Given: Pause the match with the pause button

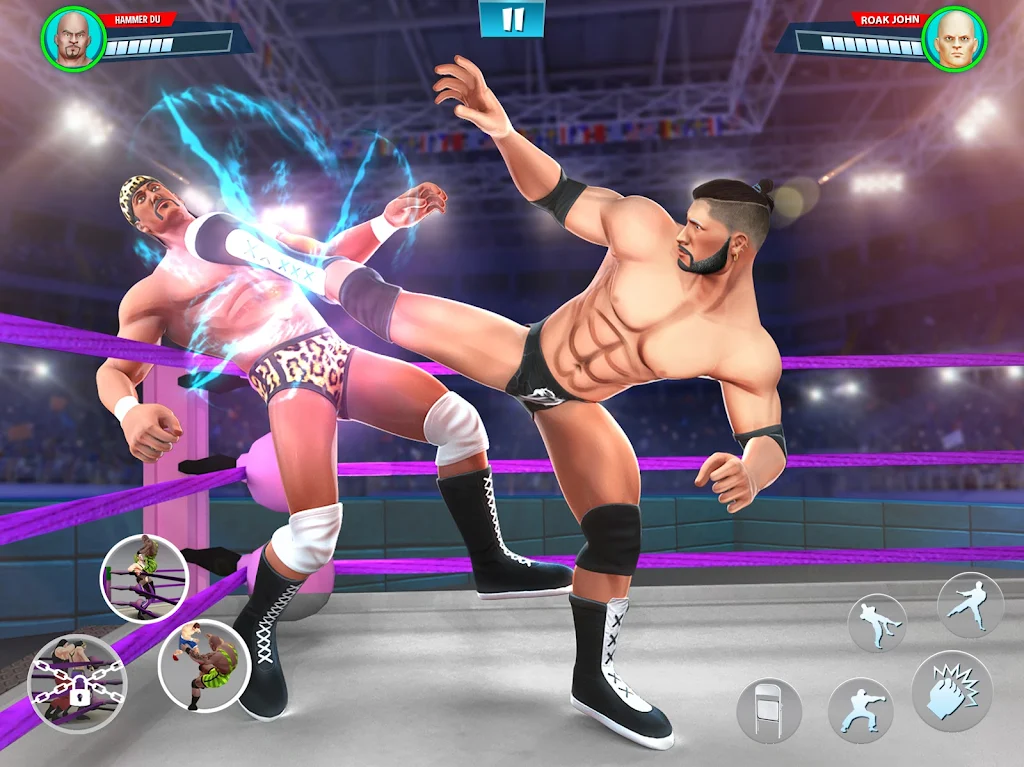Looking at the screenshot, I should 512,19.
